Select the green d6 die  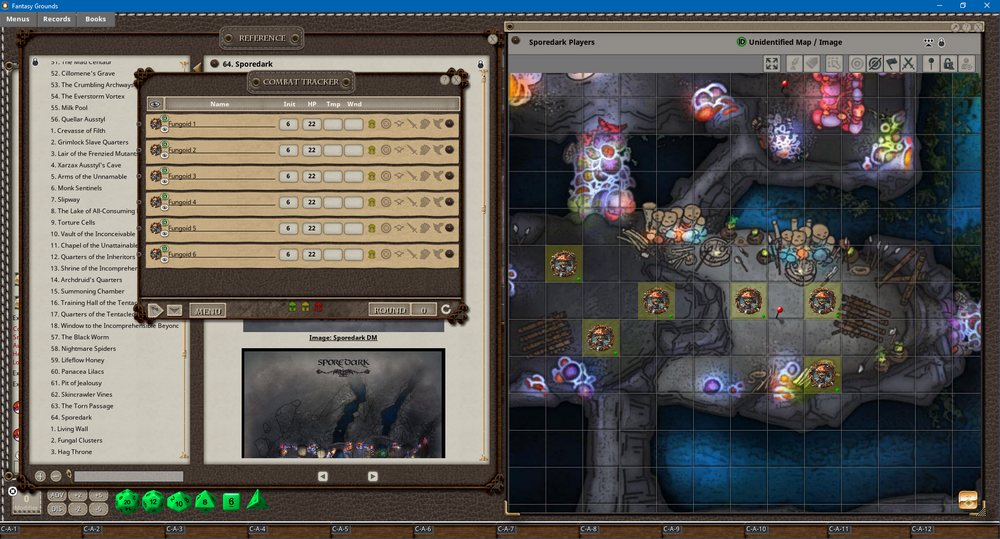coord(230,501)
